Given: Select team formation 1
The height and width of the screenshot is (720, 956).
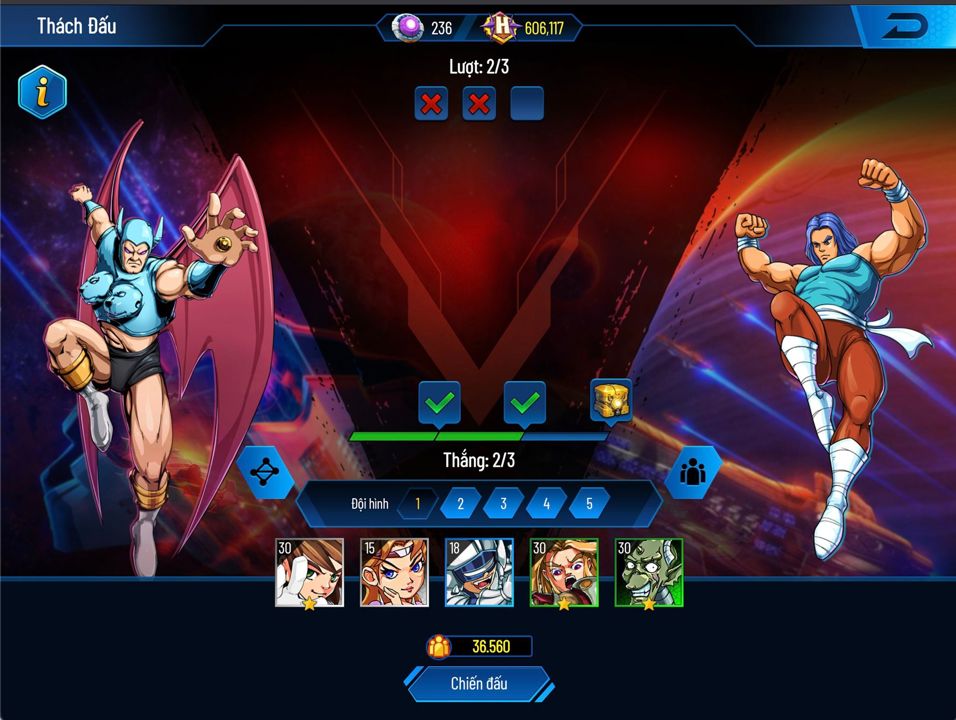Looking at the screenshot, I should coord(417,504).
